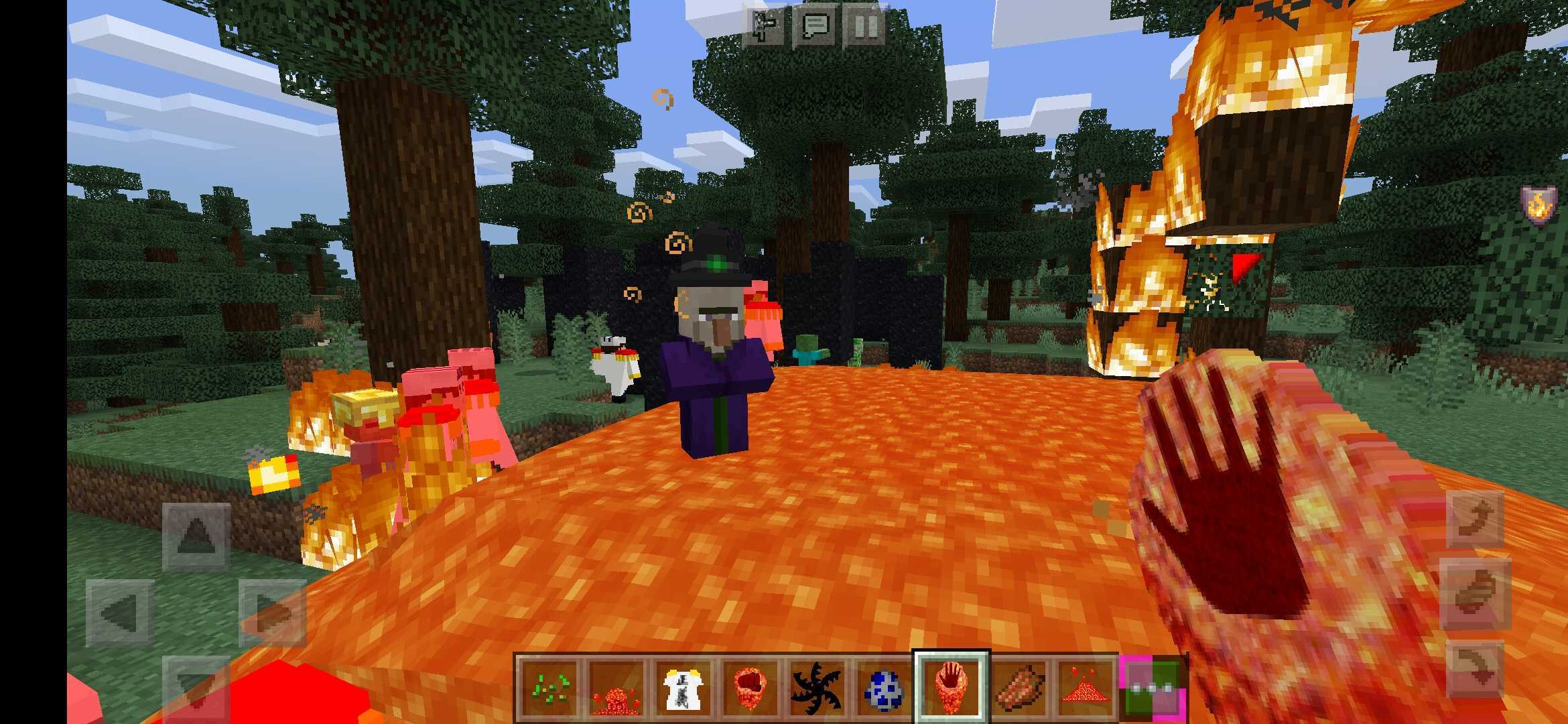Pause the game
Viewport: 1568px width, 724px height.
[x=864, y=27]
